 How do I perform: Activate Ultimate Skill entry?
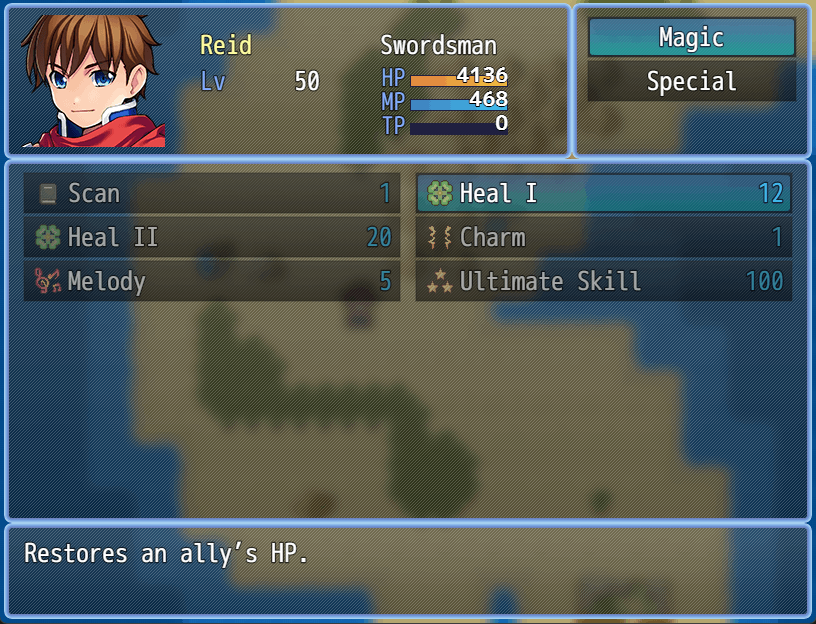click(603, 282)
